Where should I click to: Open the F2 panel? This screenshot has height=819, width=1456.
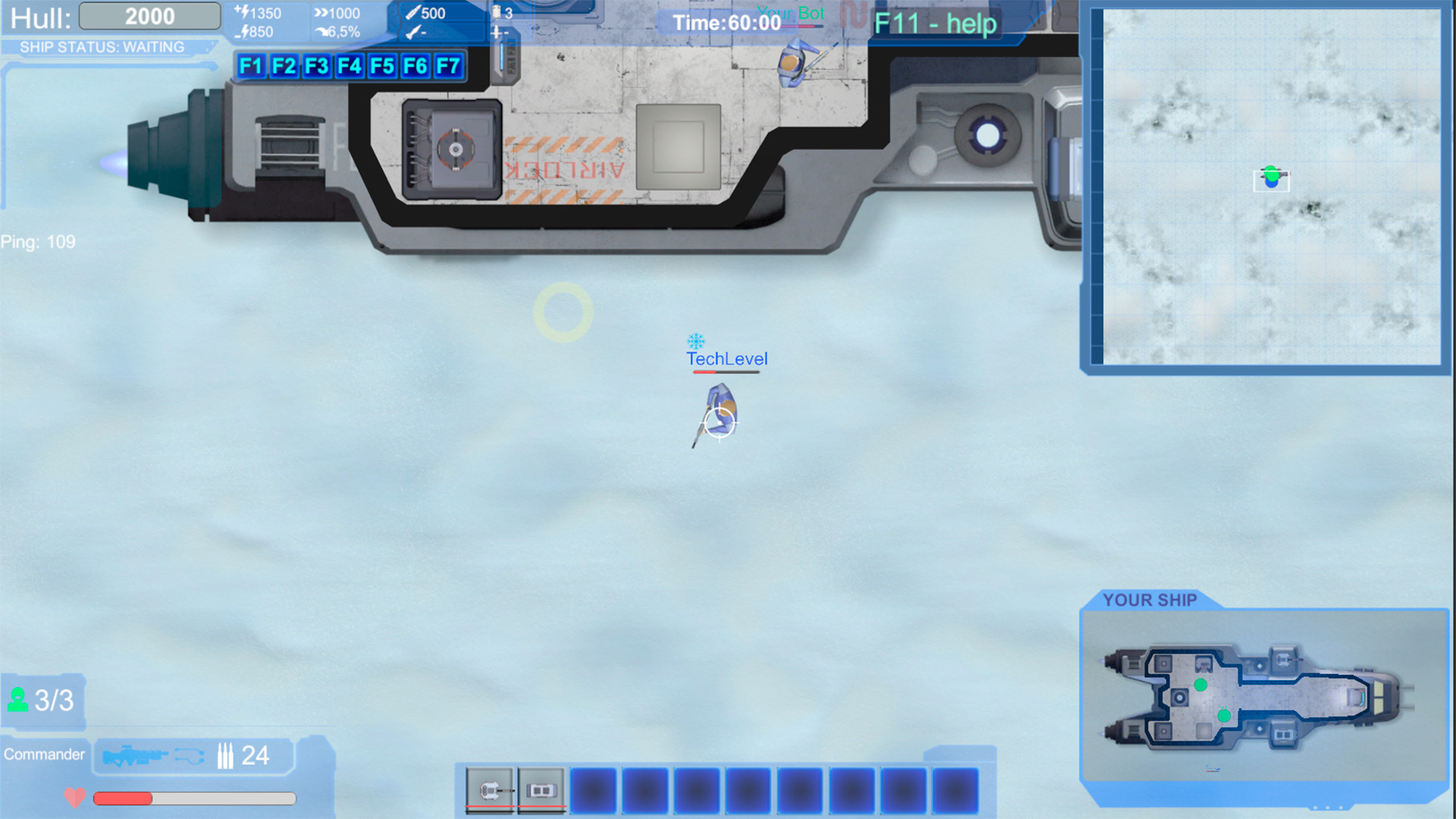[x=284, y=67]
